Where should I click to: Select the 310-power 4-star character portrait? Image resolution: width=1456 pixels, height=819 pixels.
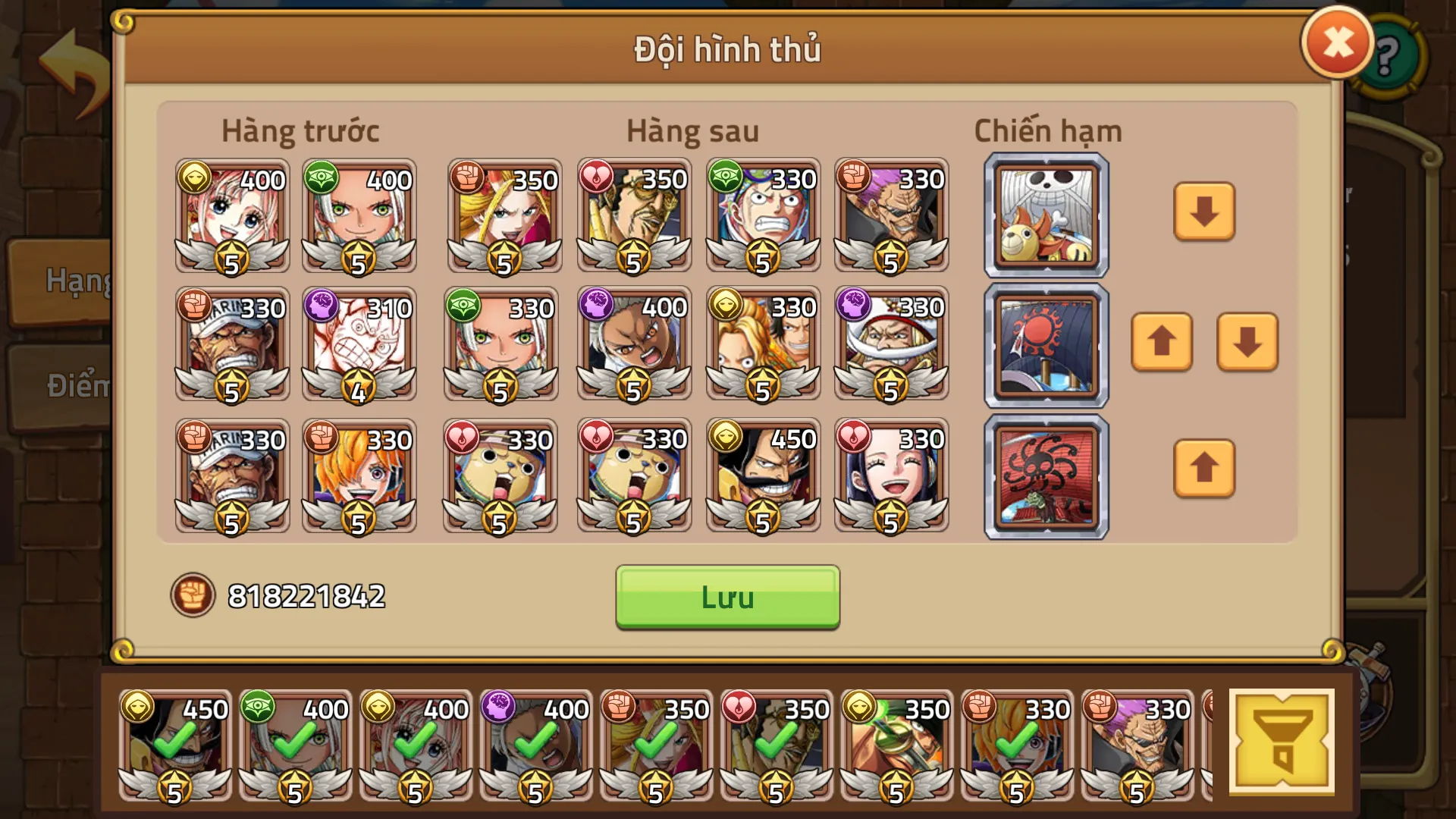360,345
